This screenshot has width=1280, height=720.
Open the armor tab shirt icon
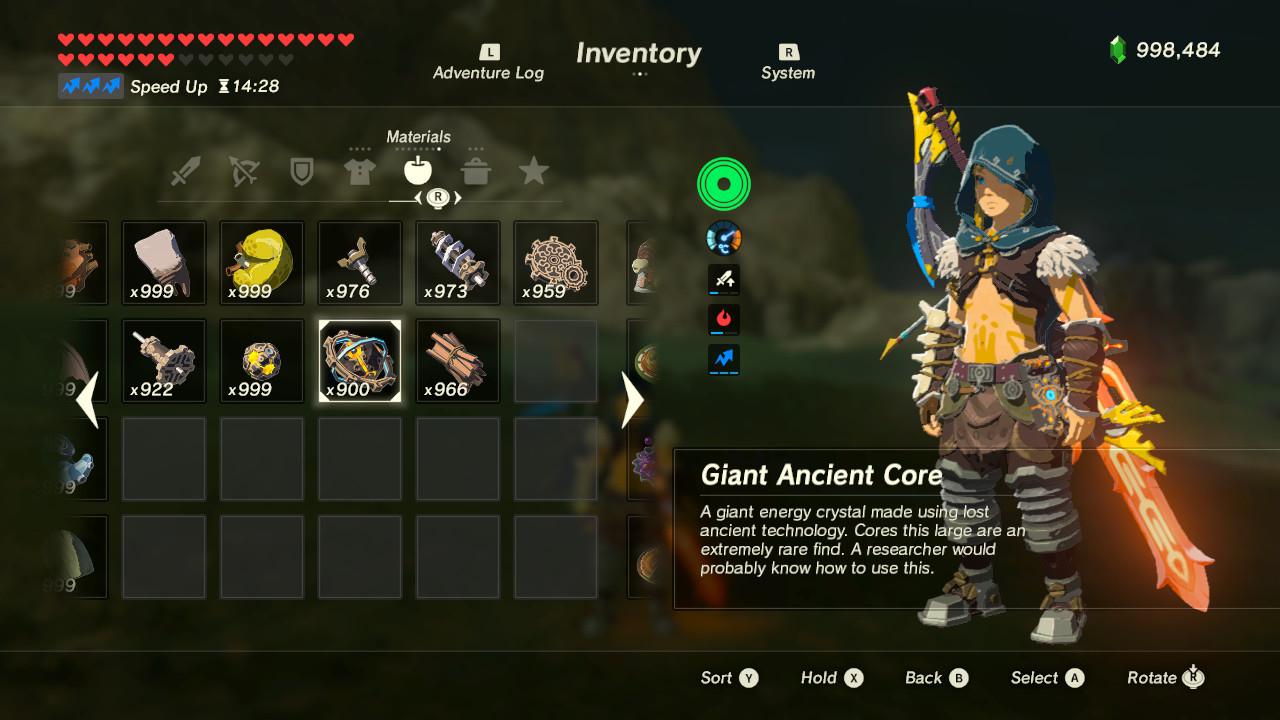362,170
